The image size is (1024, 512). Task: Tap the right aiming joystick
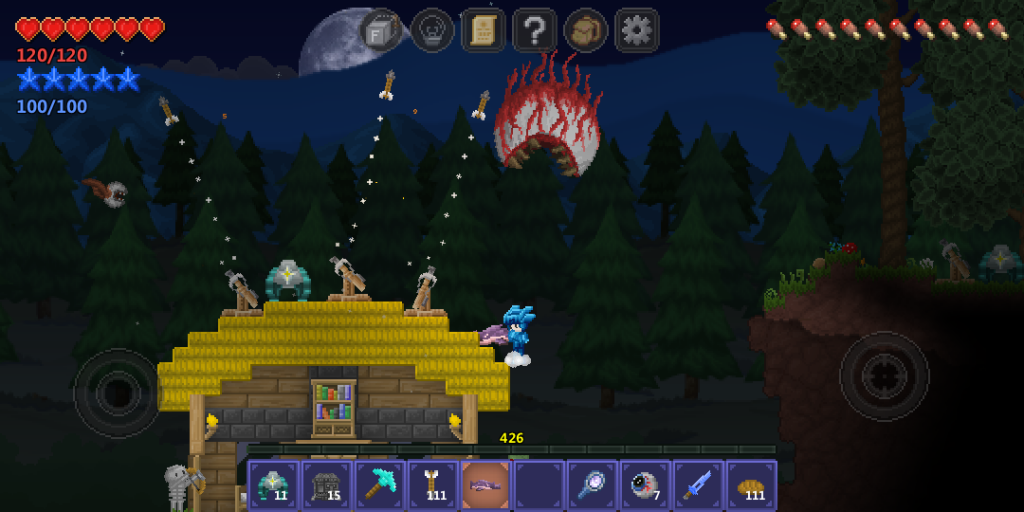pyautogui.click(x=884, y=376)
